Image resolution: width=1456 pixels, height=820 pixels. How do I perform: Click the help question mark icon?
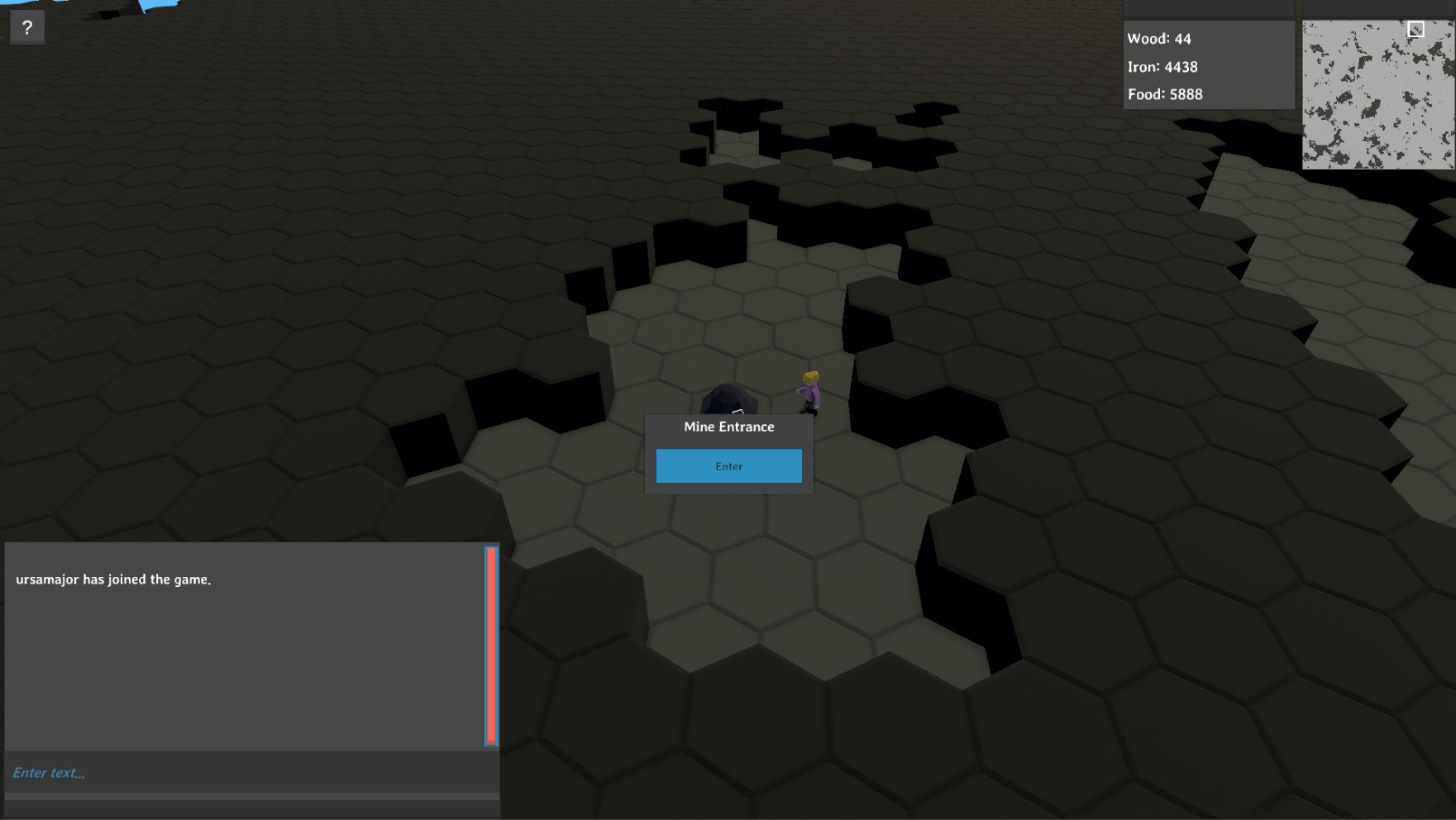click(x=27, y=27)
